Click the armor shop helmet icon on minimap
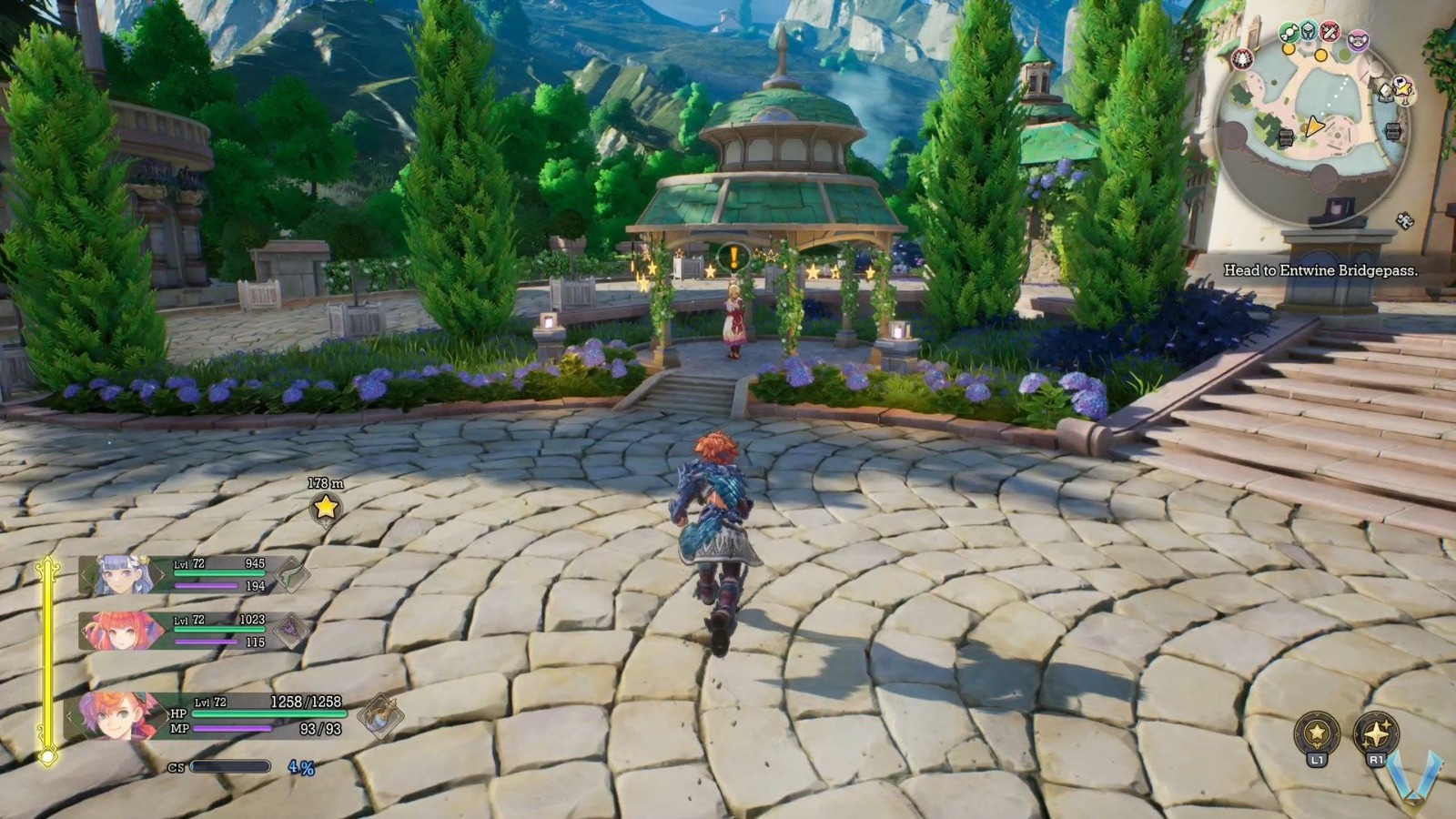Screen dimensions: 1456x819 (1307, 31)
